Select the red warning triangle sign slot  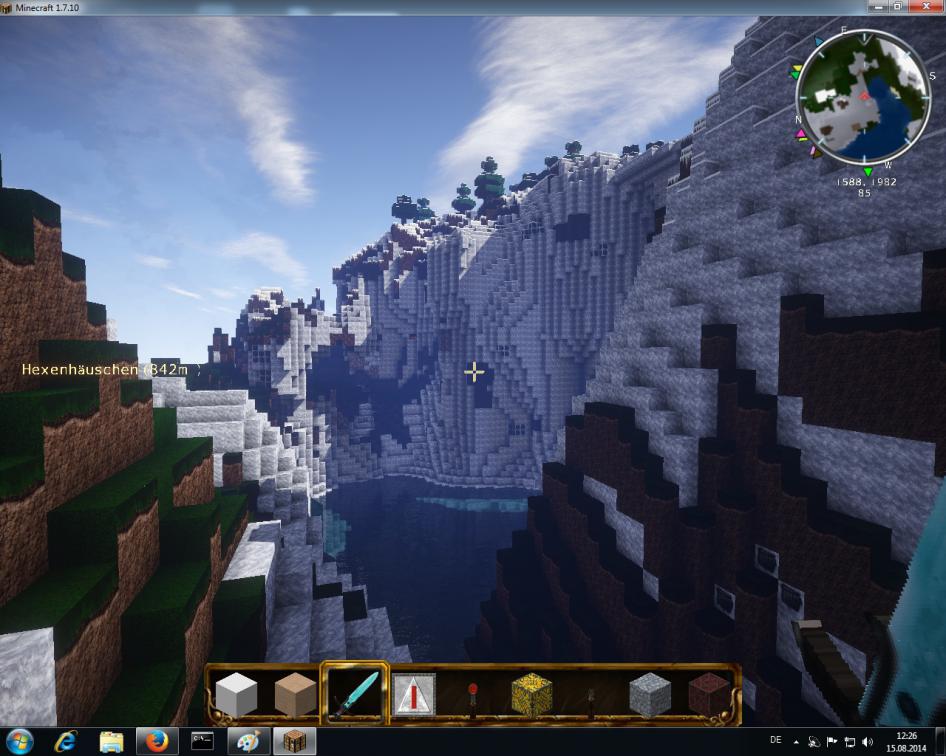pyautogui.click(x=413, y=694)
